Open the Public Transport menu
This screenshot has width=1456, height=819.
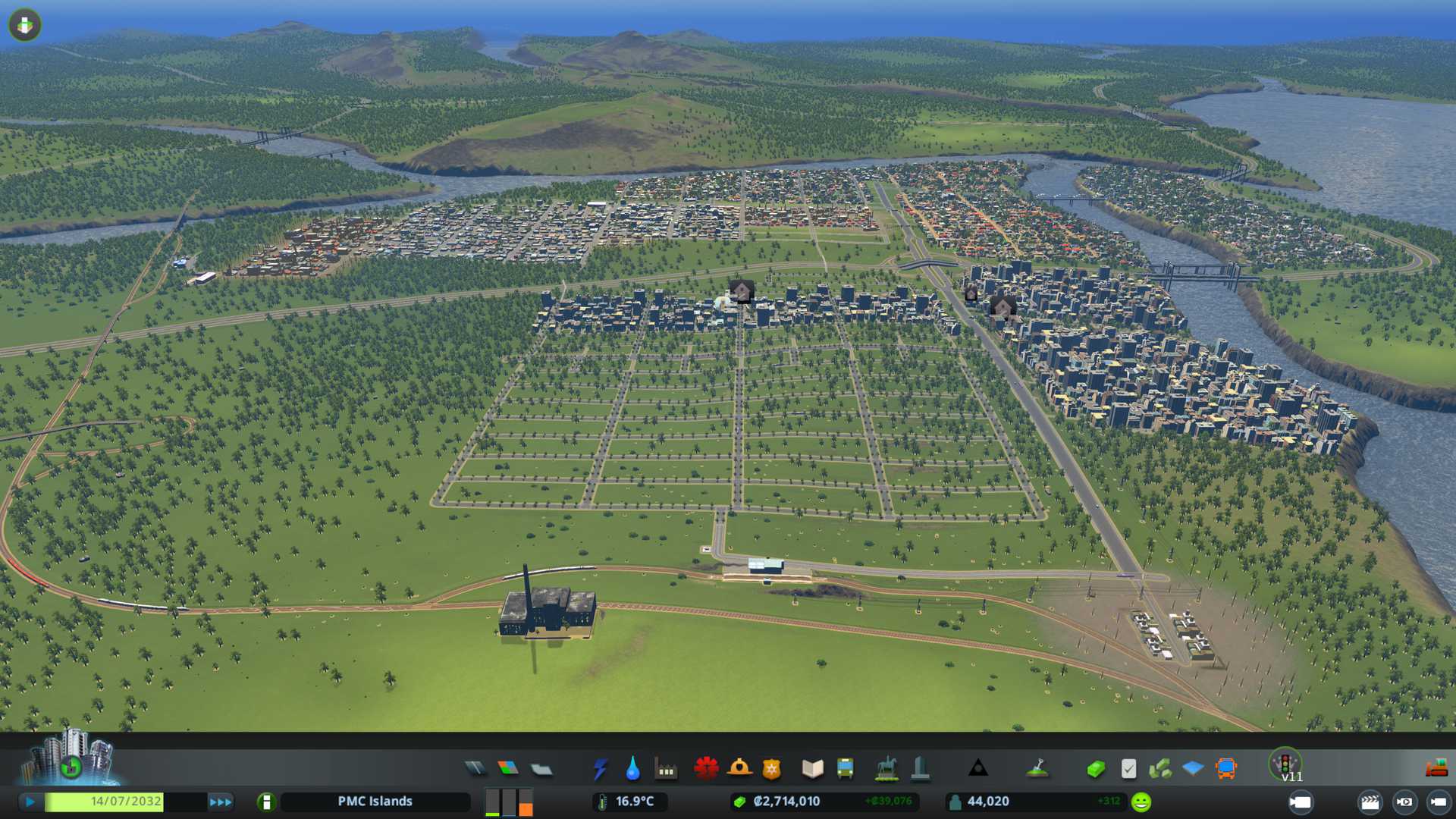pos(845,769)
